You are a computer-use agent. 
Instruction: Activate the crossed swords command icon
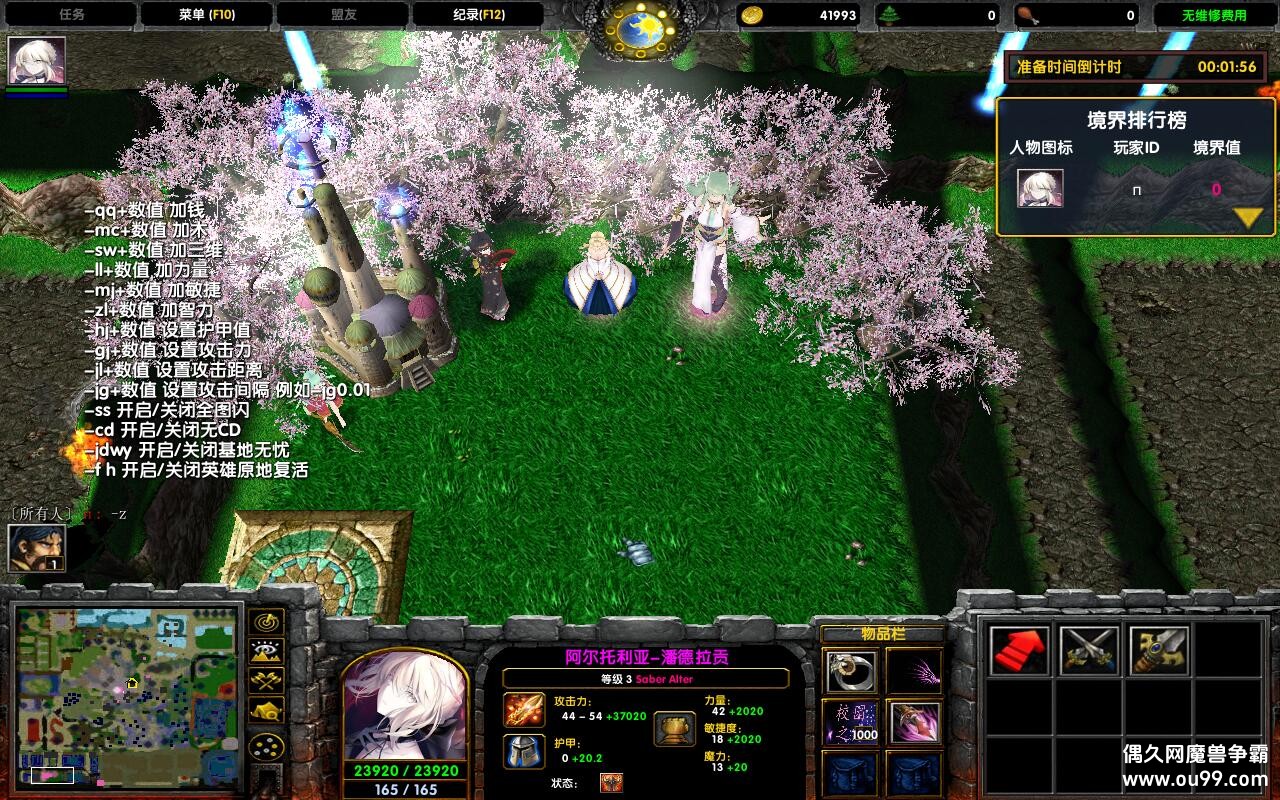coord(1089,651)
